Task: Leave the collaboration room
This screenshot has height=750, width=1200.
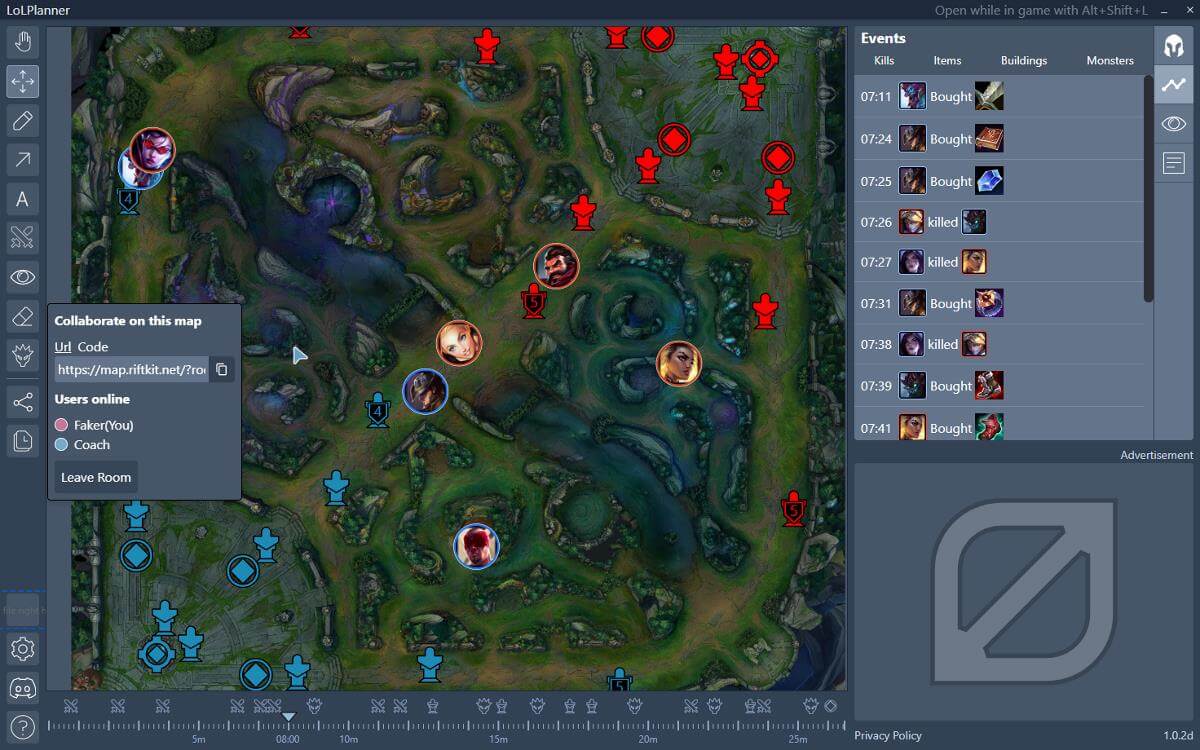Action: click(x=96, y=478)
